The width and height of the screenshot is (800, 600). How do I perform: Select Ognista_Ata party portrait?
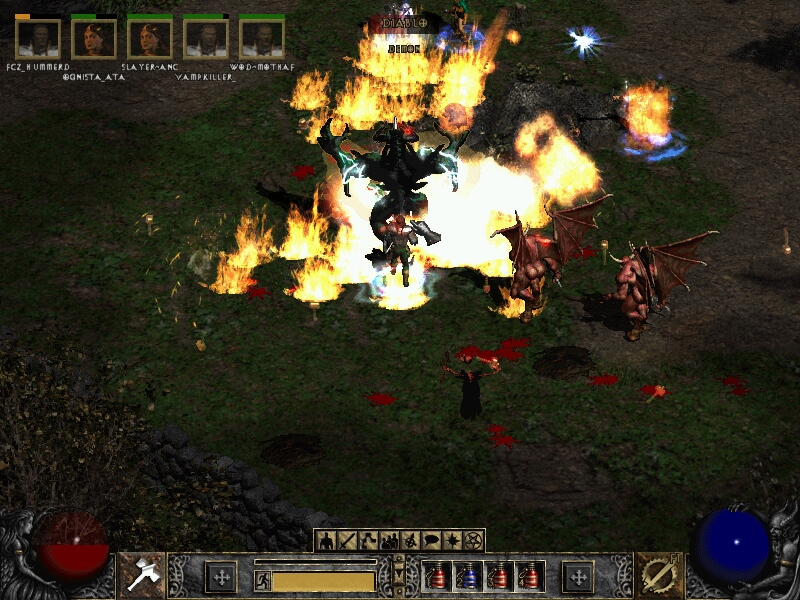coord(94,39)
